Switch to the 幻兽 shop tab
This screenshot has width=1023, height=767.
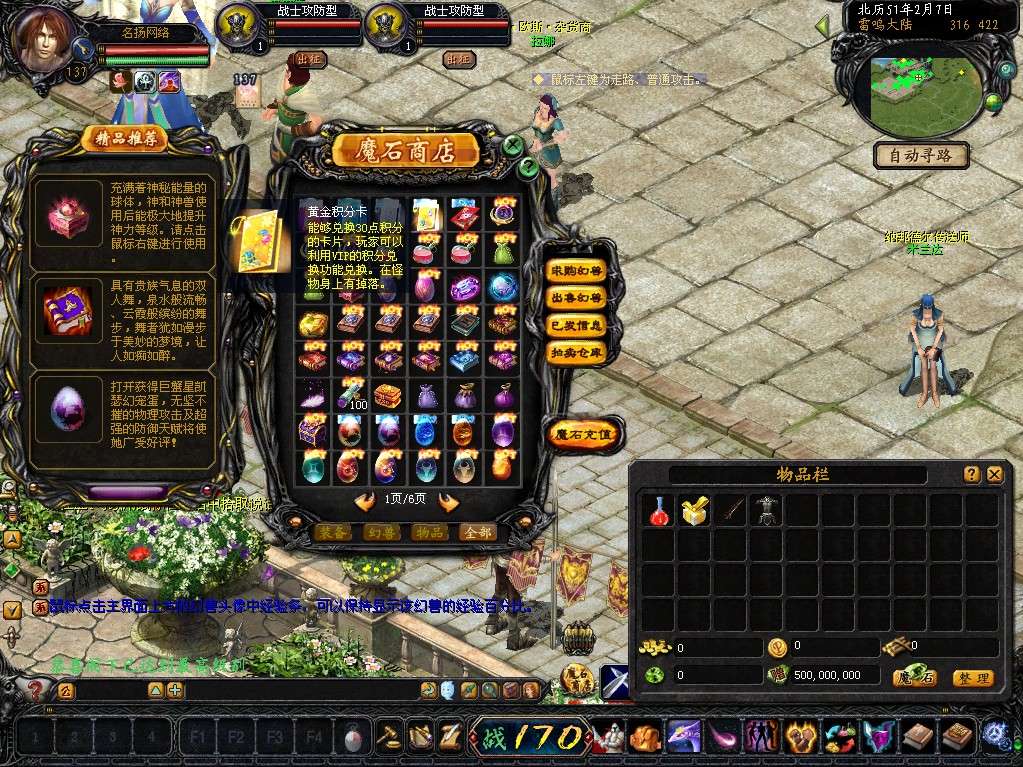point(381,532)
